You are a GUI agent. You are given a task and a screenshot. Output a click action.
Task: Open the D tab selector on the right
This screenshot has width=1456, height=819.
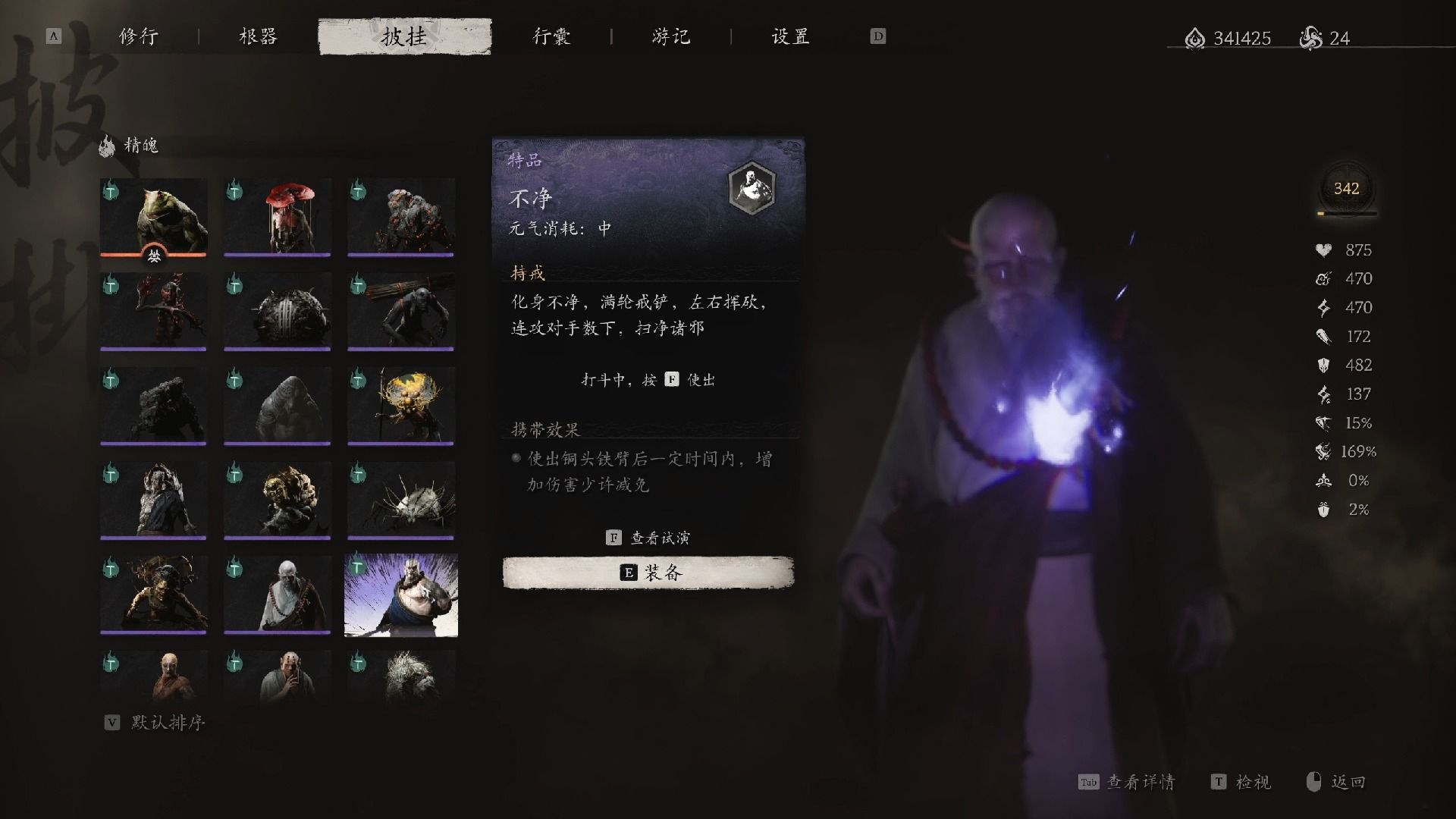point(877,36)
